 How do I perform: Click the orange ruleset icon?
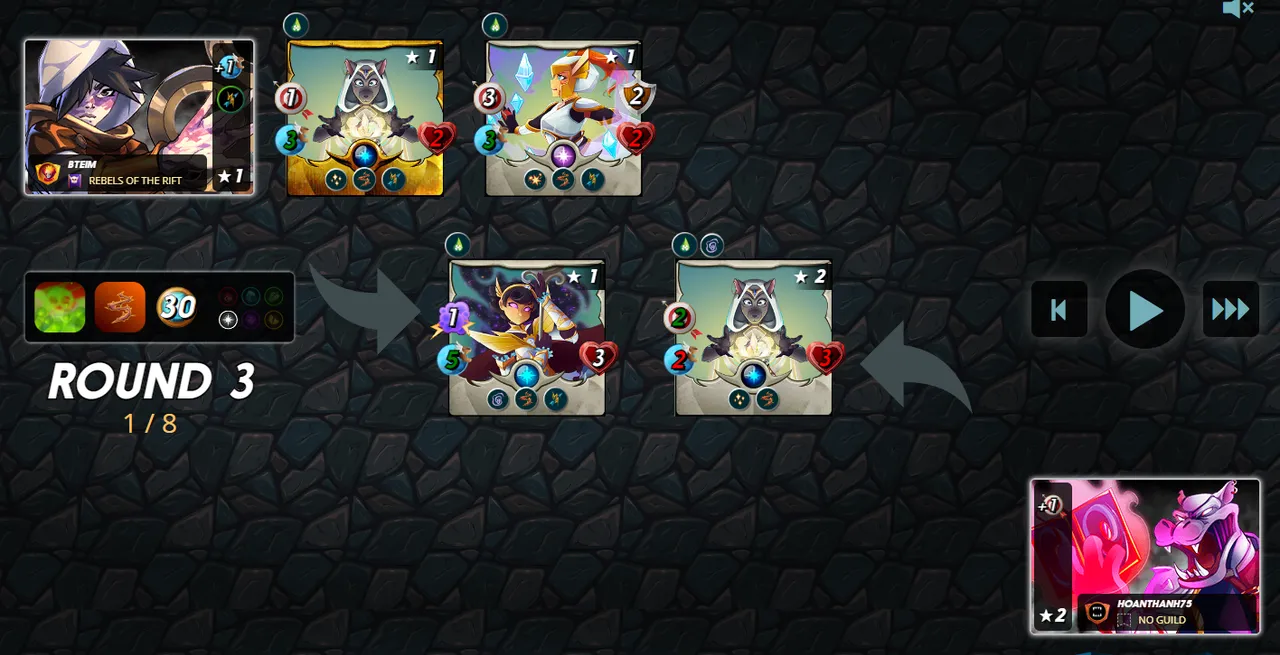pos(120,307)
